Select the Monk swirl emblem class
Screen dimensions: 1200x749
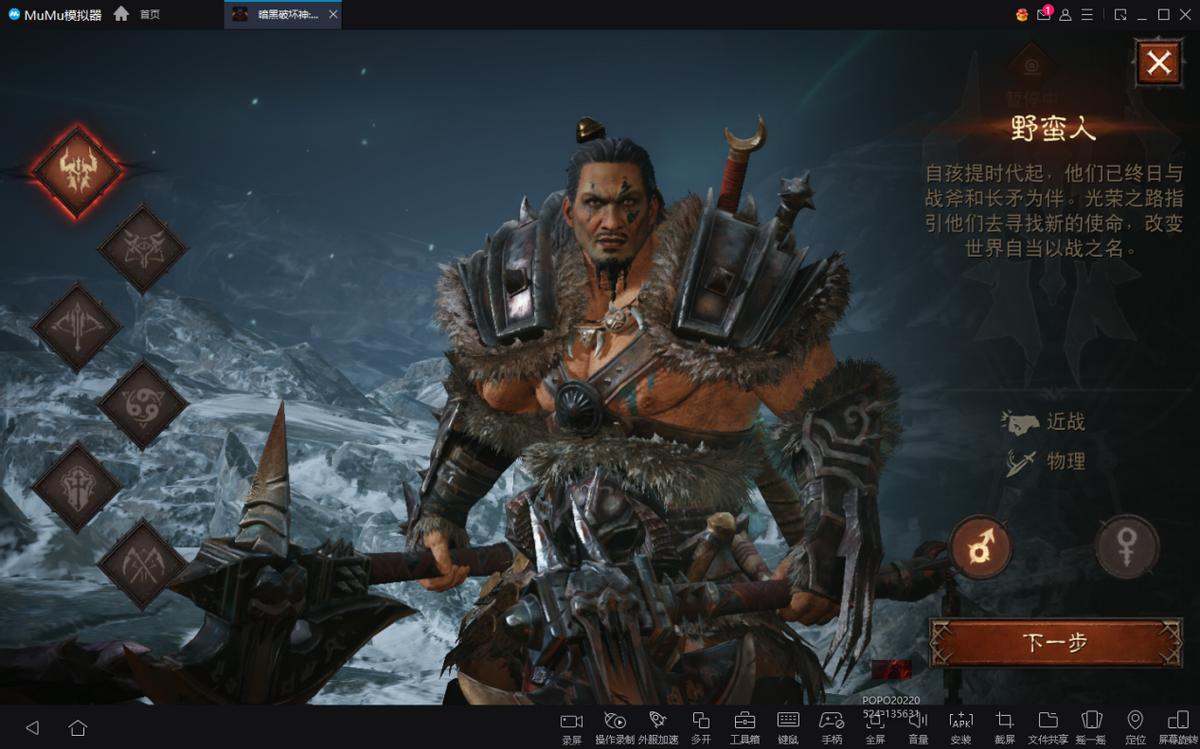(x=142, y=404)
